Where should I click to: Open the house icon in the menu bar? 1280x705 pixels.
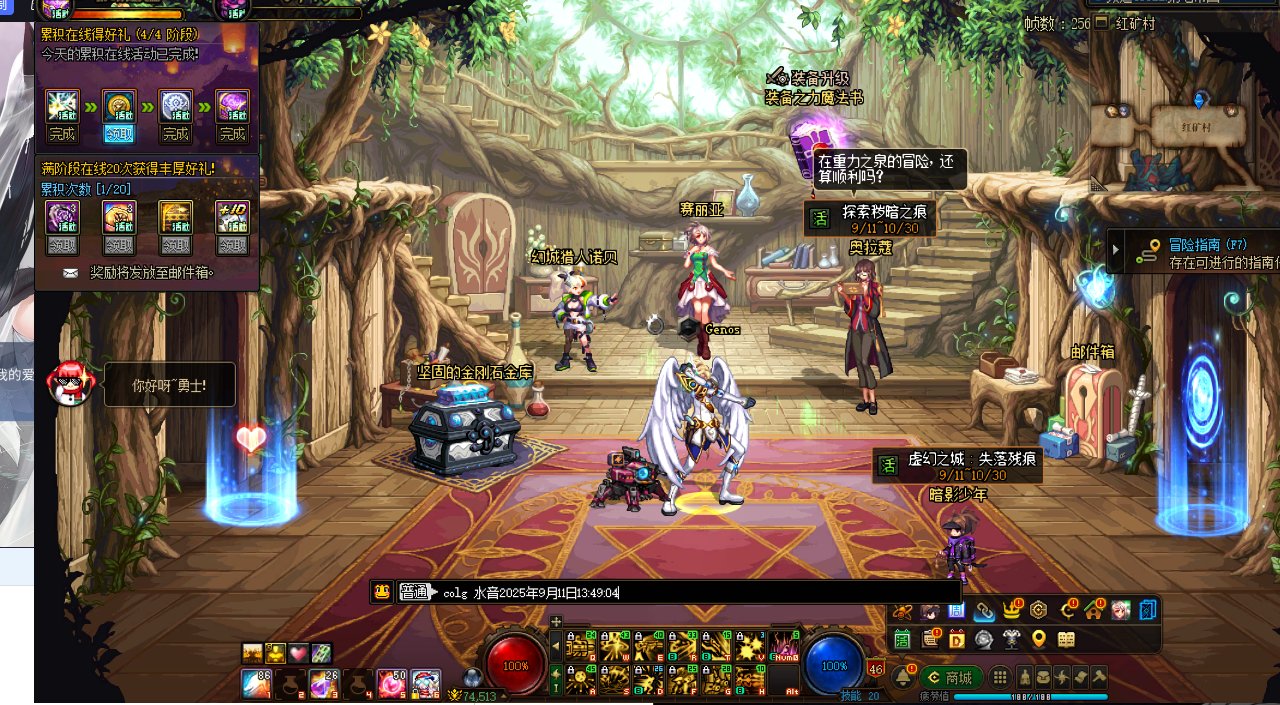pos(1094,610)
